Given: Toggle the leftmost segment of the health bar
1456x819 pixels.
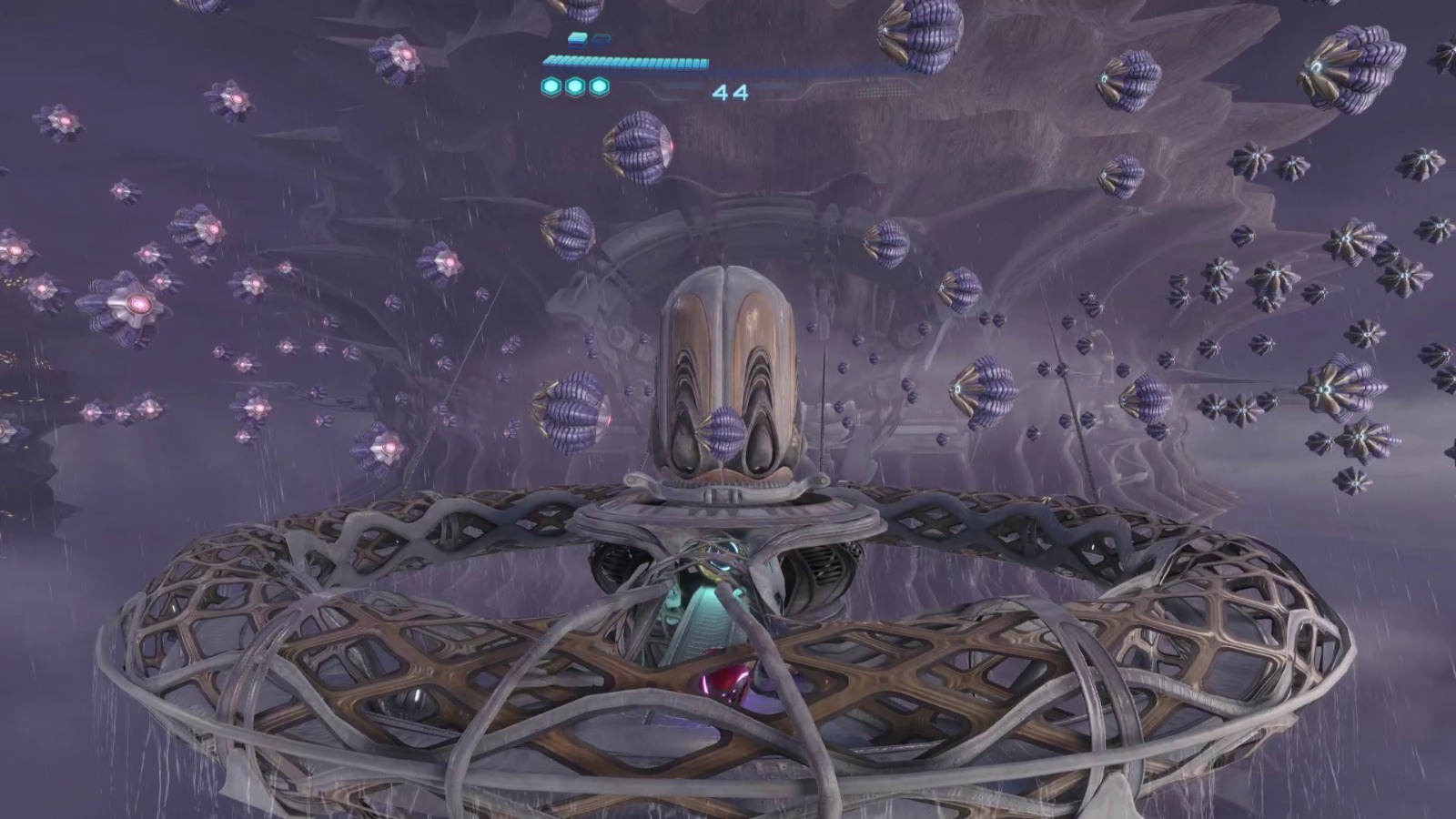Looking at the screenshot, I should [548, 60].
